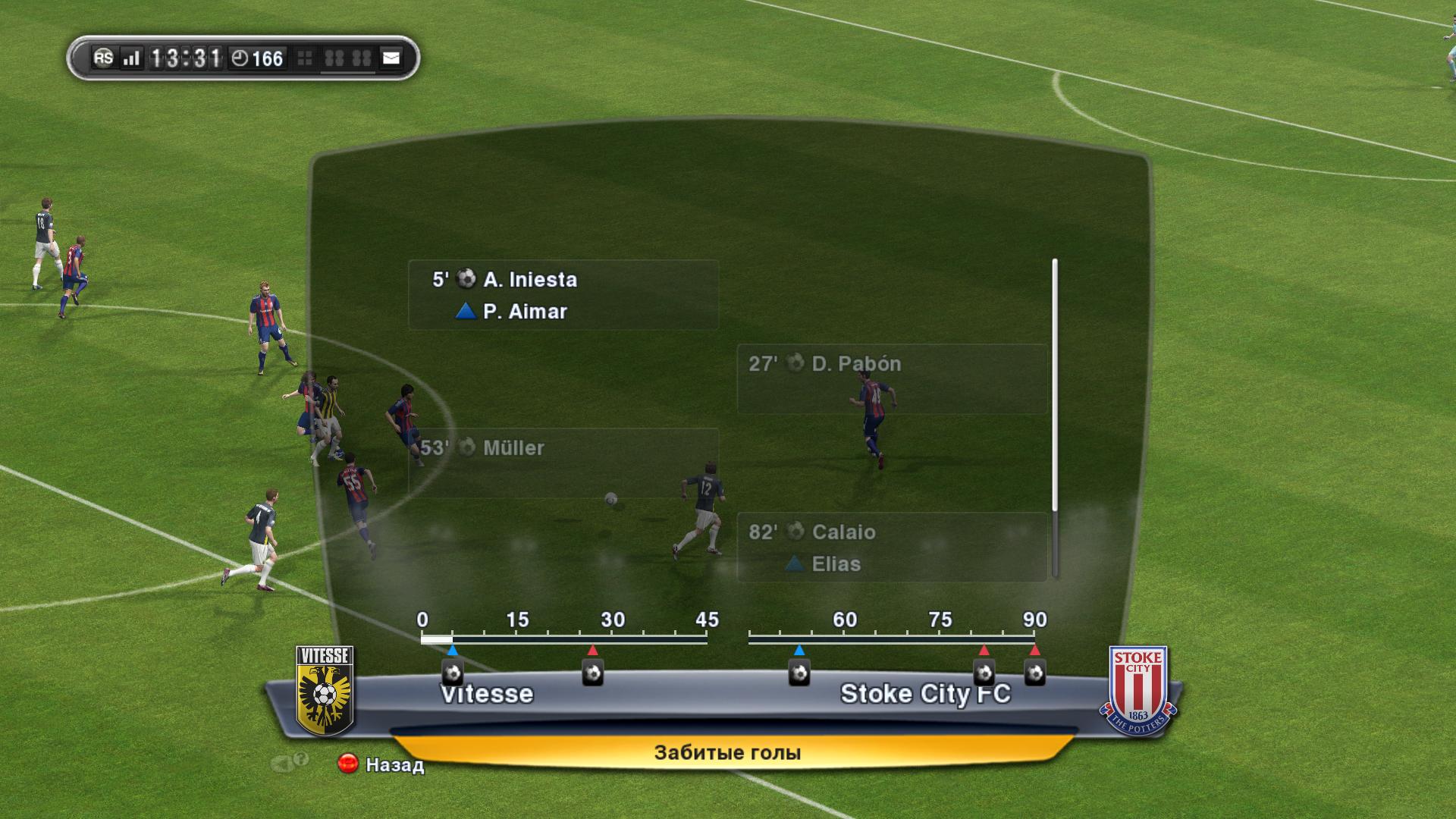Screen dimensions: 1456x819
Task: Go back with the Назад button
Action: [x=381, y=764]
